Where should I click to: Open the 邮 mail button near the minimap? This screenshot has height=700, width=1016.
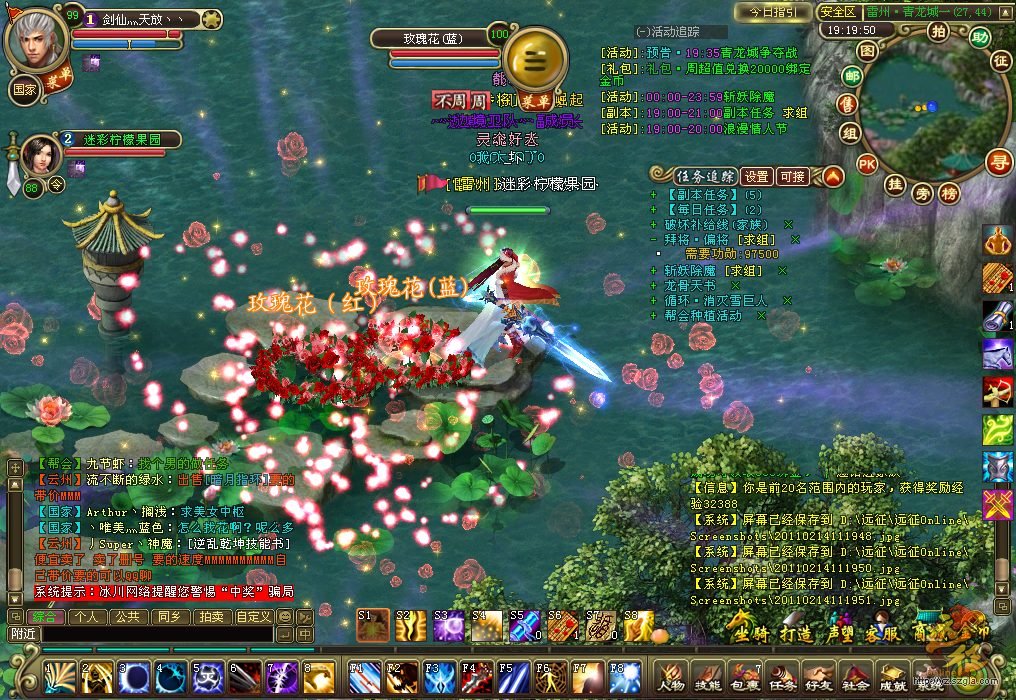pyautogui.click(x=852, y=77)
